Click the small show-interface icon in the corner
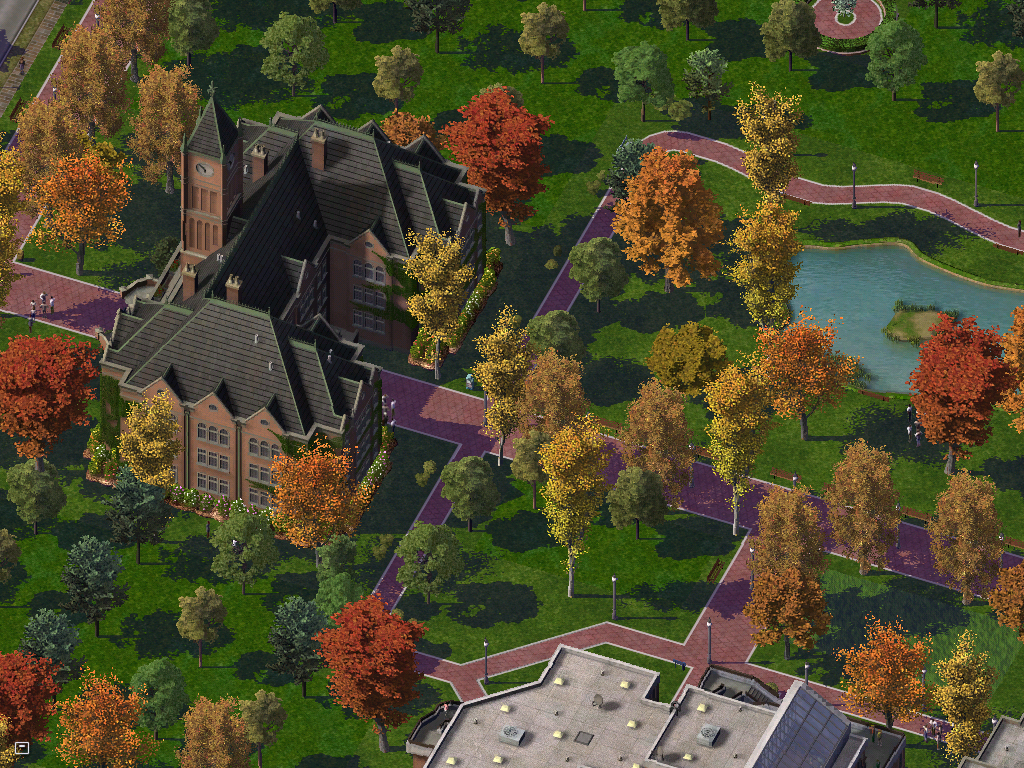This screenshot has width=1024, height=768. [22, 747]
